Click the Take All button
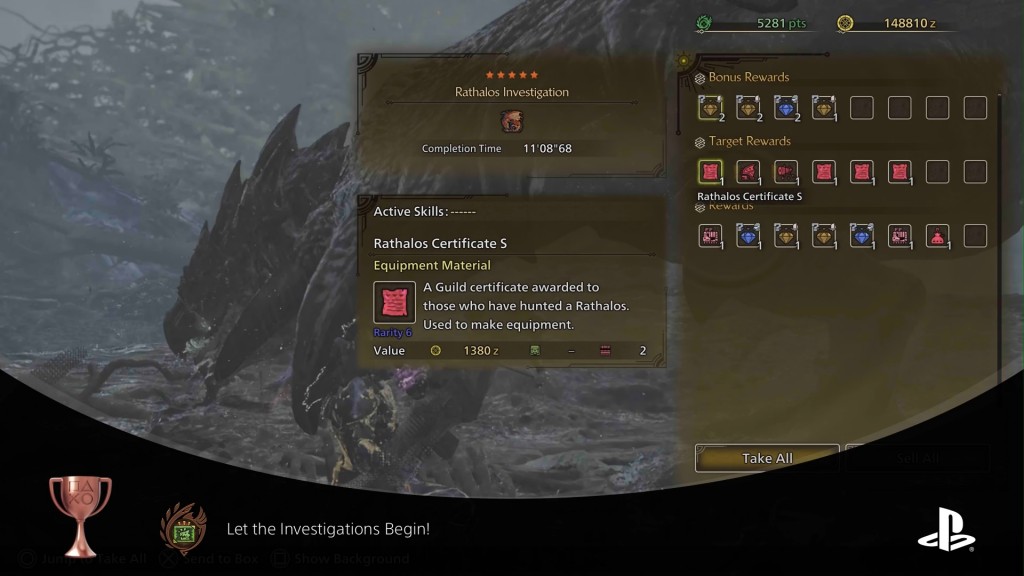 [767, 458]
